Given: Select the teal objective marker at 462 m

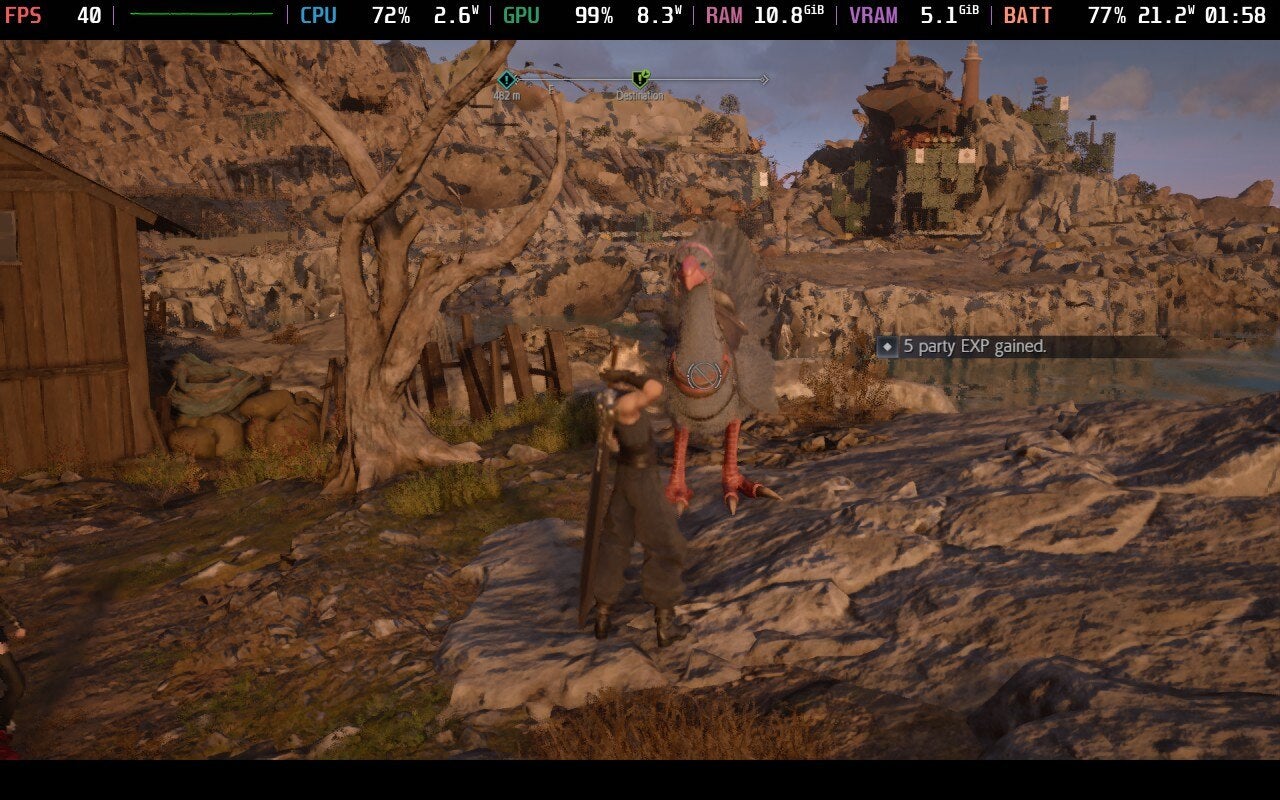Looking at the screenshot, I should click(x=506, y=78).
